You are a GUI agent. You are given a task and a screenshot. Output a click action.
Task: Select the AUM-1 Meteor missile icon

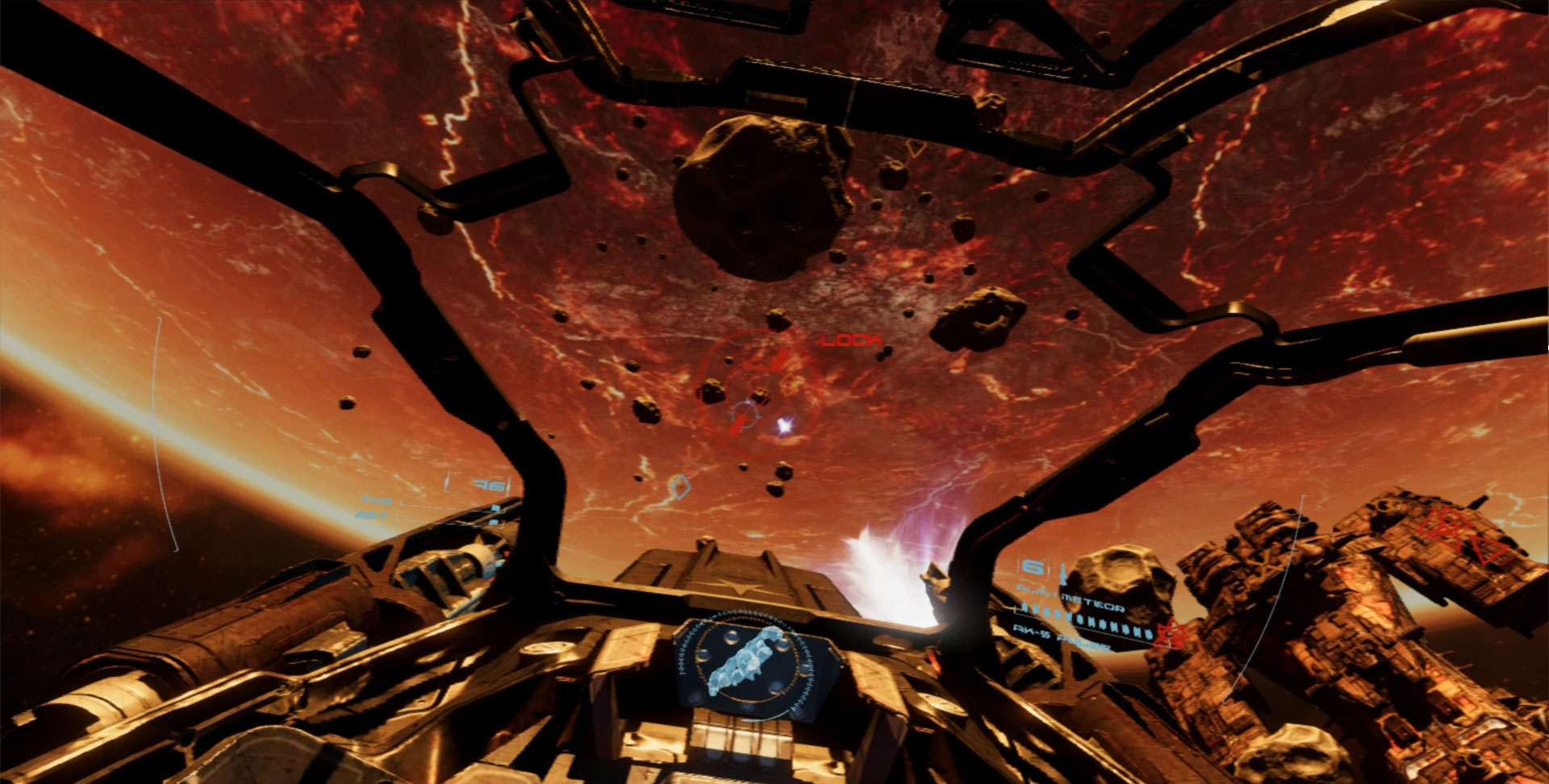point(1062,575)
